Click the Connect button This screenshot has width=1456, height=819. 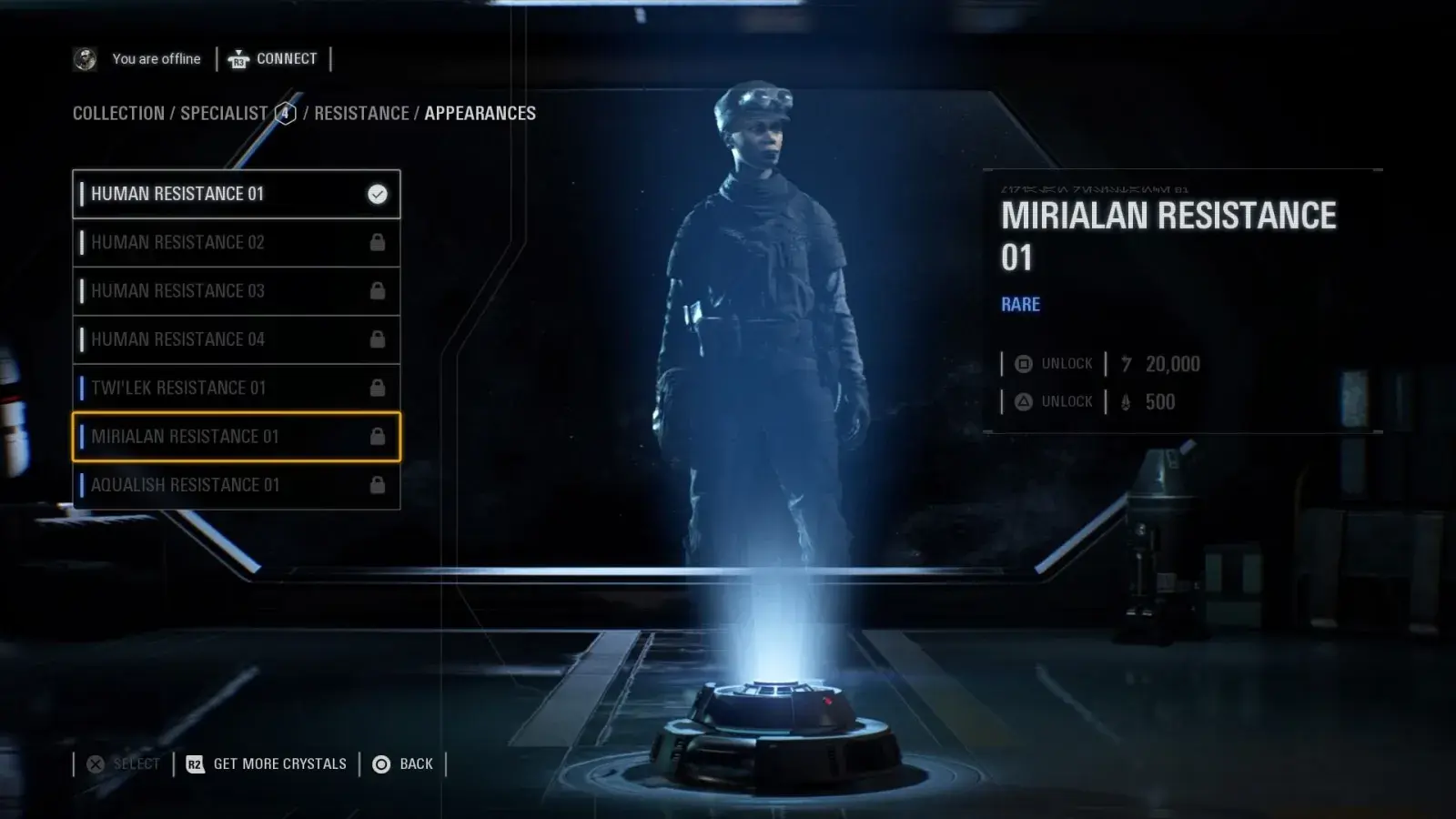273,59
